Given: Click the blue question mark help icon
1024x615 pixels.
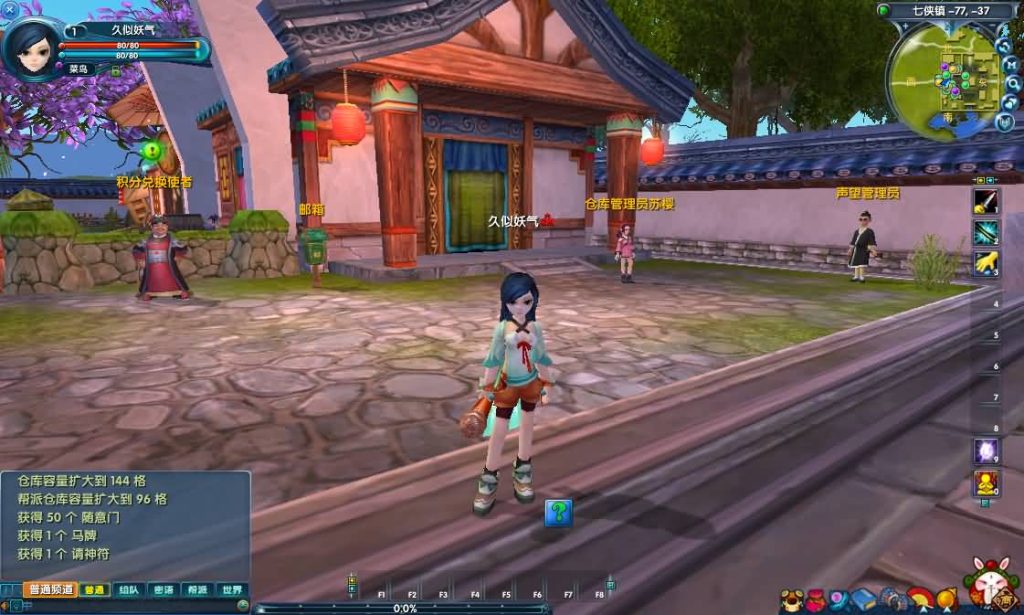Looking at the screenshot, I should [x=558, y=513].
